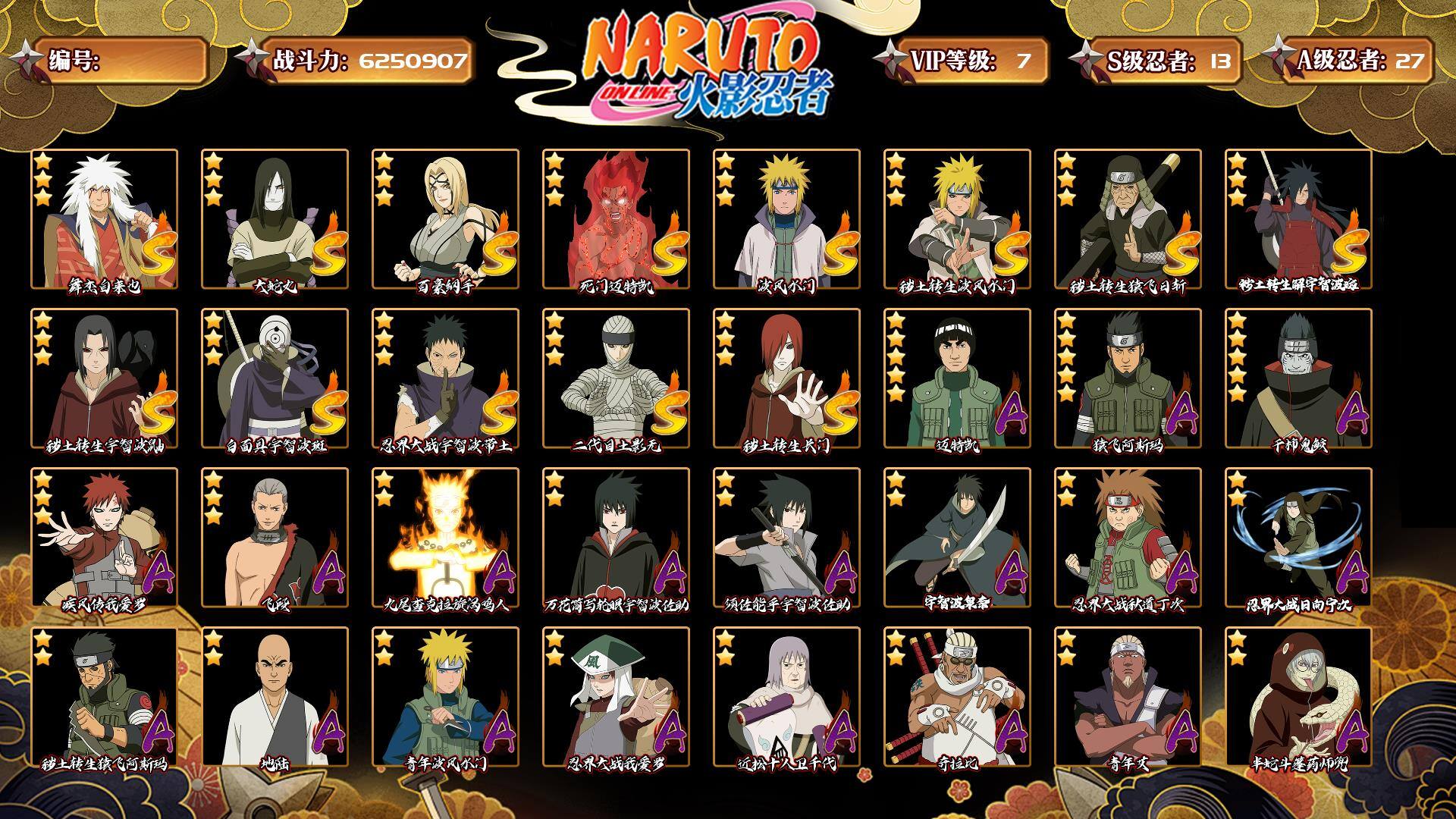Click the white-masked Uchiha Madara card
This screenshot has width=1456, height=819.
[x=275, y=378]
